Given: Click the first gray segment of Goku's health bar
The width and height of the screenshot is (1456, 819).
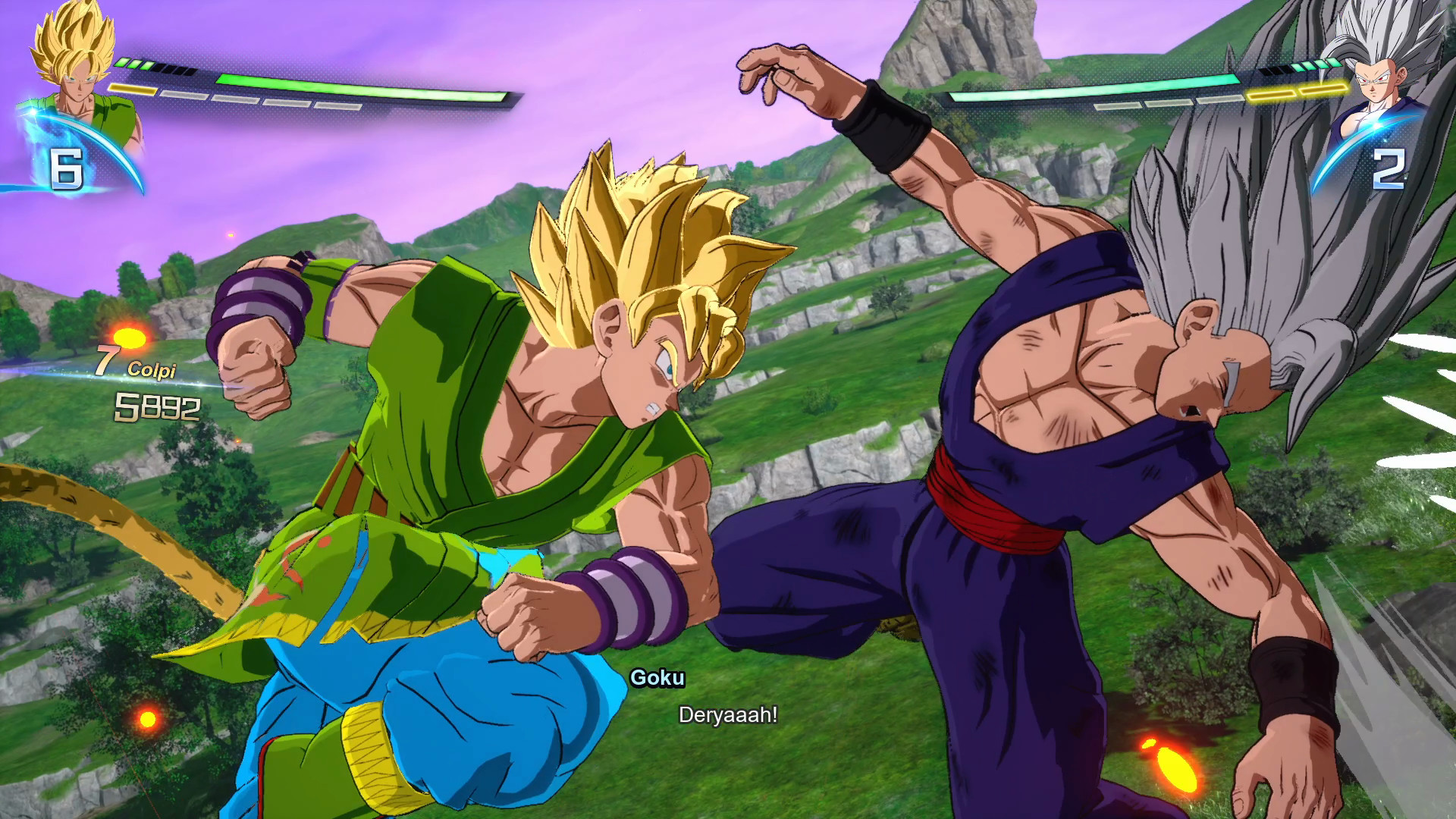Looking at the screenshot, I should coord(185,96).
